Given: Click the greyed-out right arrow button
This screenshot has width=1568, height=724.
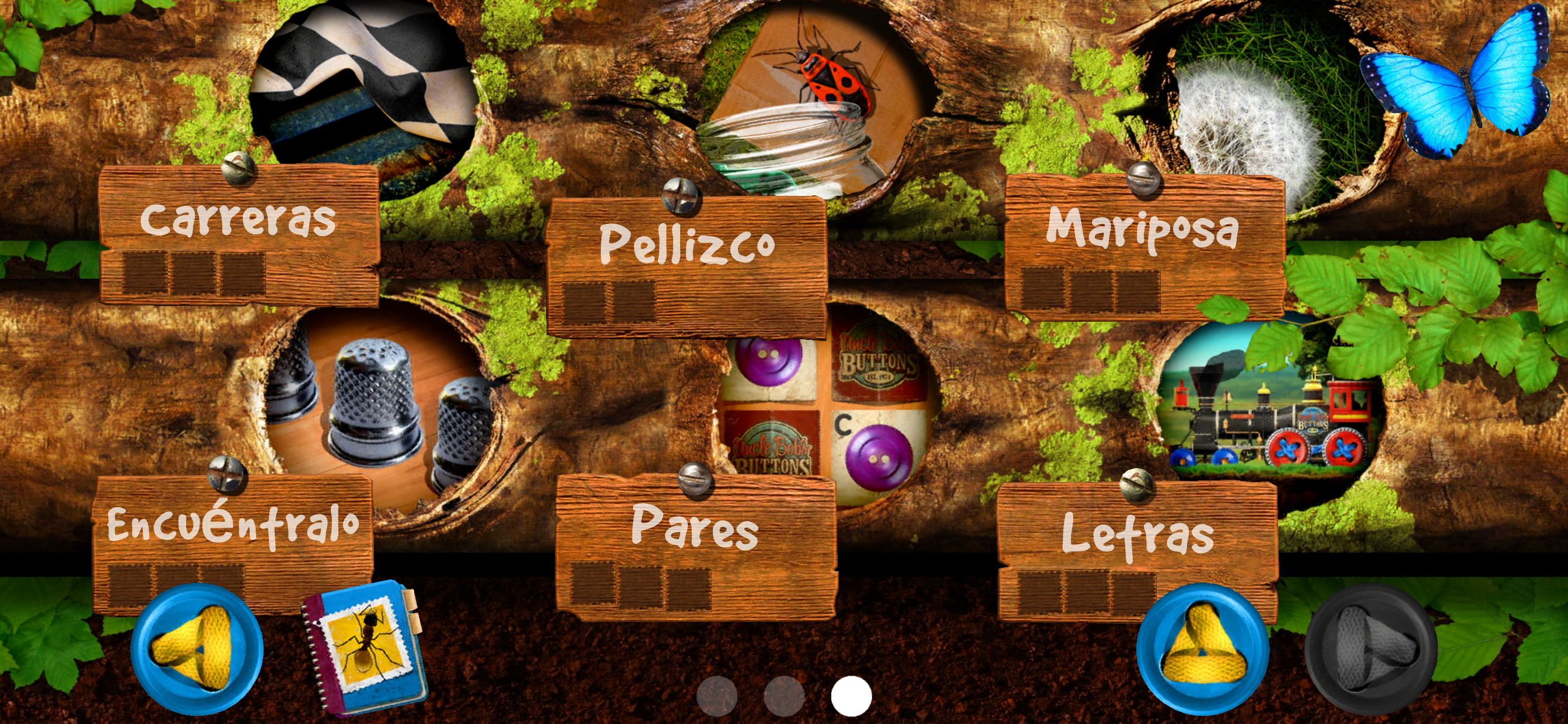Looking at the screenshot, I should point(1371,649).
